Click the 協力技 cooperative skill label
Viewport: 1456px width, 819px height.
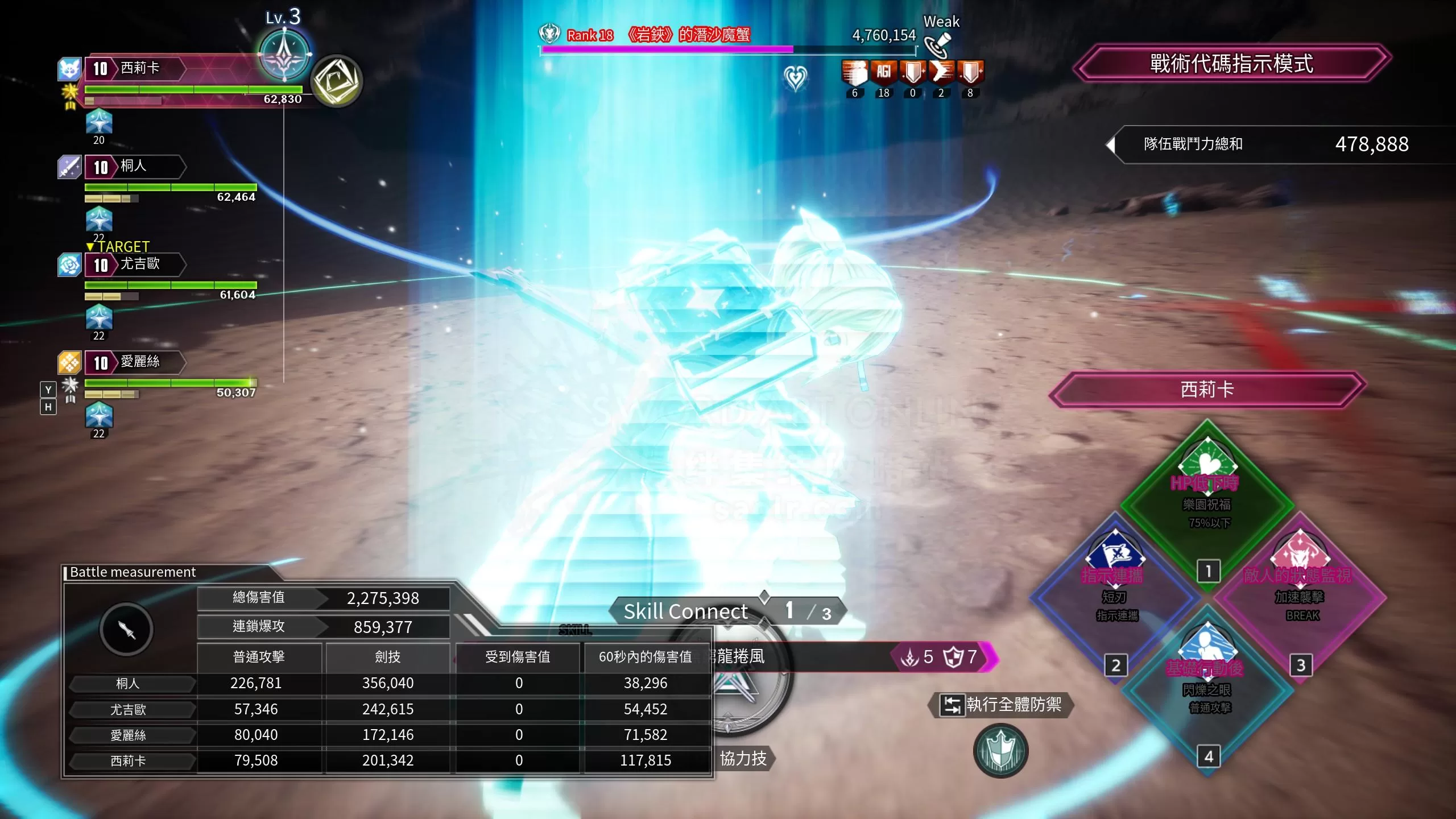pyautogui.click(x=743, y=758)
